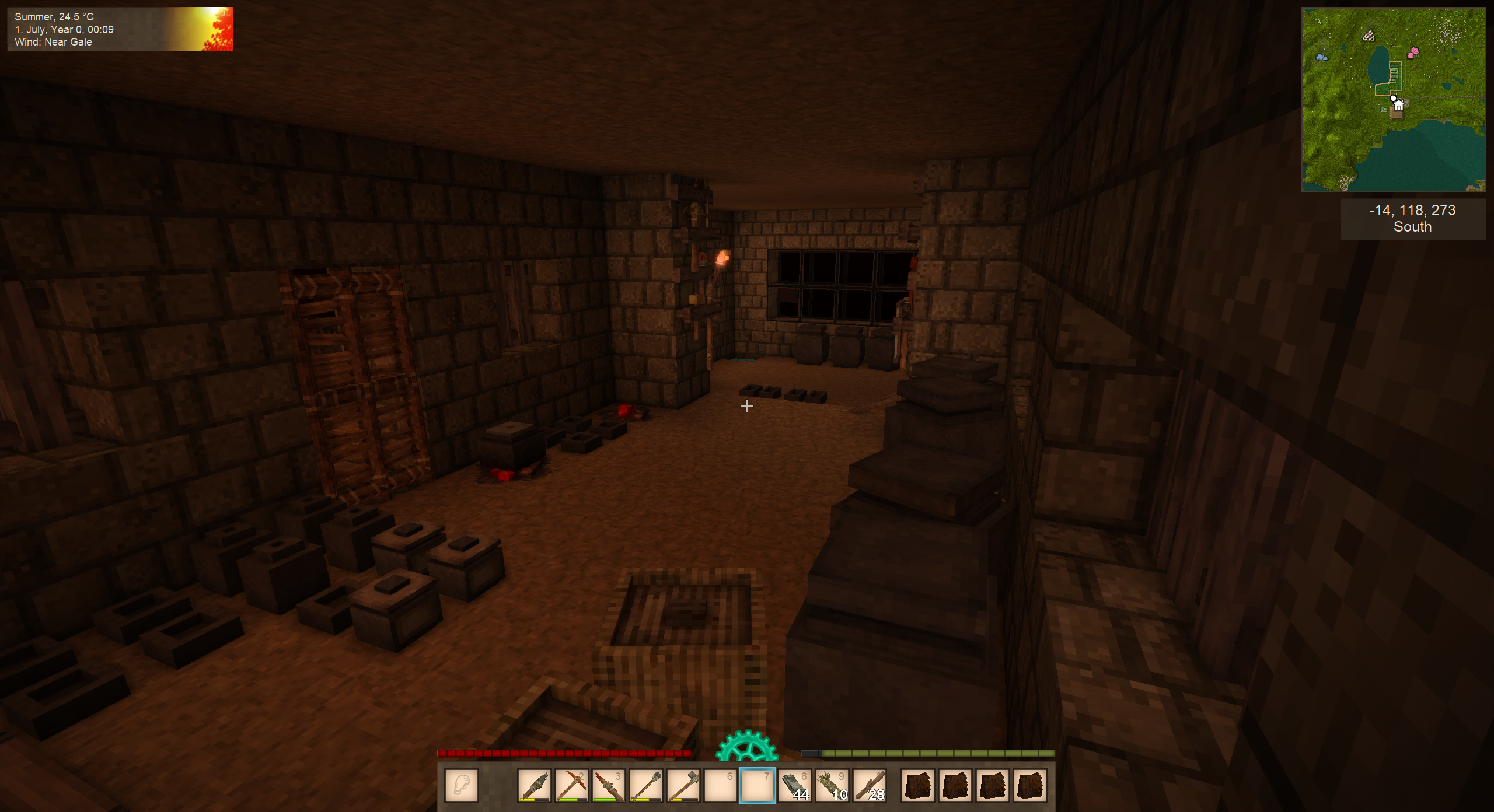1494x812 pixels.
Task: Select the copper tool in hotbar slot 3
Action: point(608,785)
